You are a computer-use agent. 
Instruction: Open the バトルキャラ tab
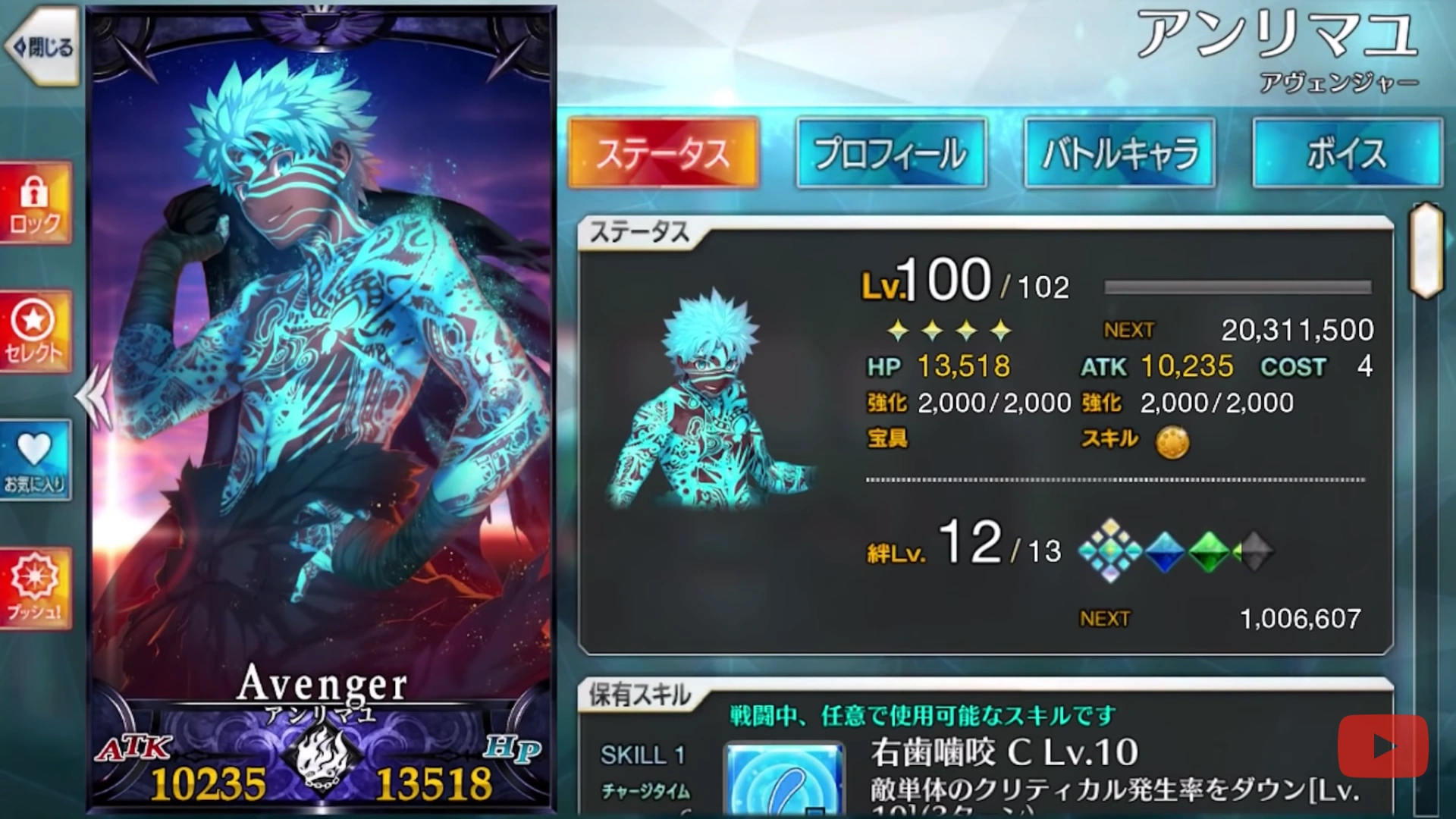coord(1119,152)
